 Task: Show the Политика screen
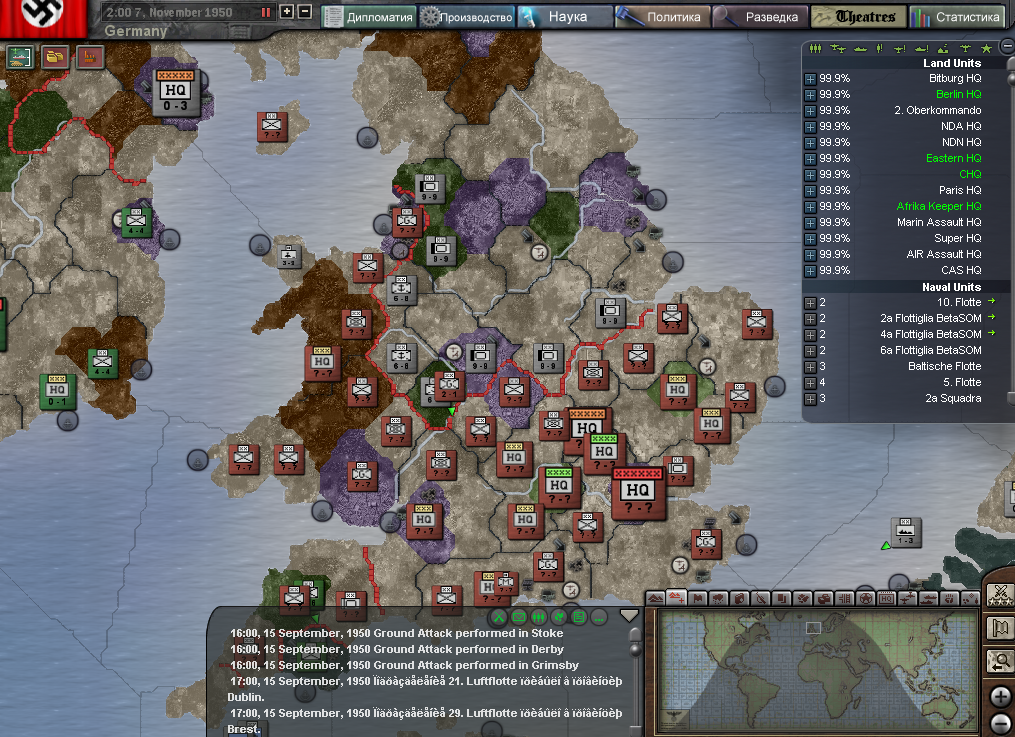tap(662, 17)
